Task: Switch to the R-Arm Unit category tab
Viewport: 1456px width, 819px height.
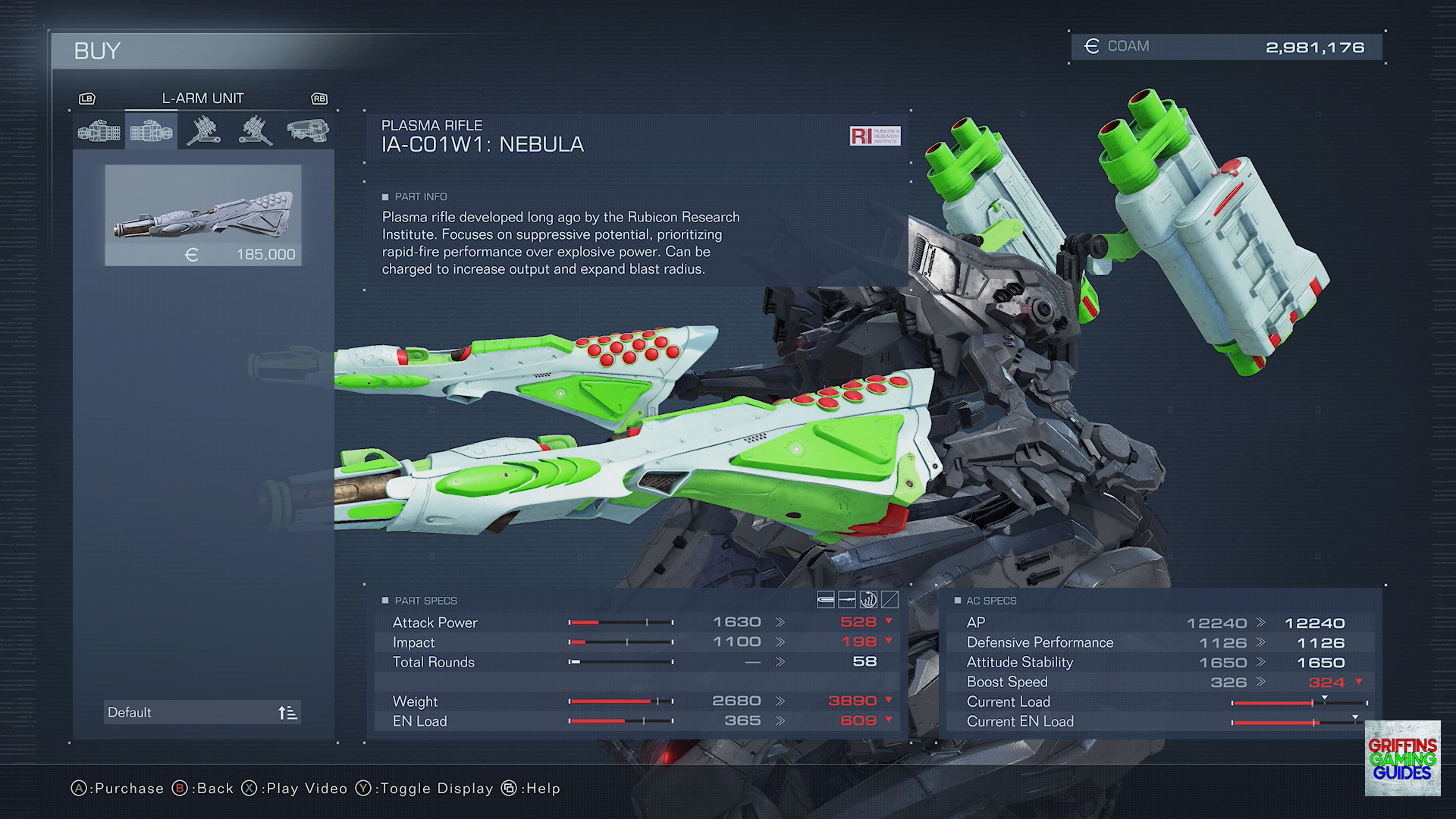Action: (x=99, y=131)
